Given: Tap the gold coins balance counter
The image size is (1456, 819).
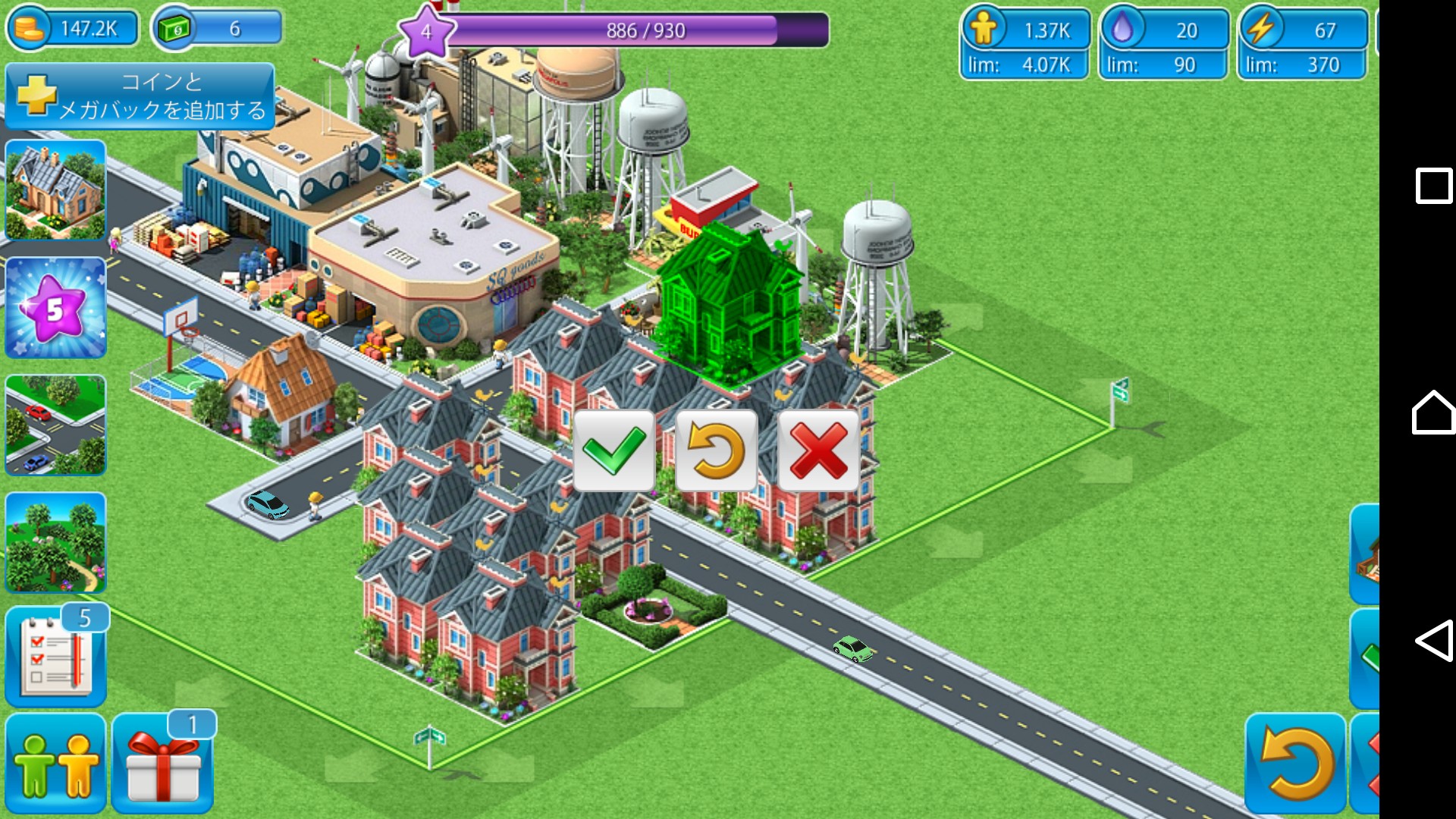Looking at the screenshot, I should coord(74,30).
